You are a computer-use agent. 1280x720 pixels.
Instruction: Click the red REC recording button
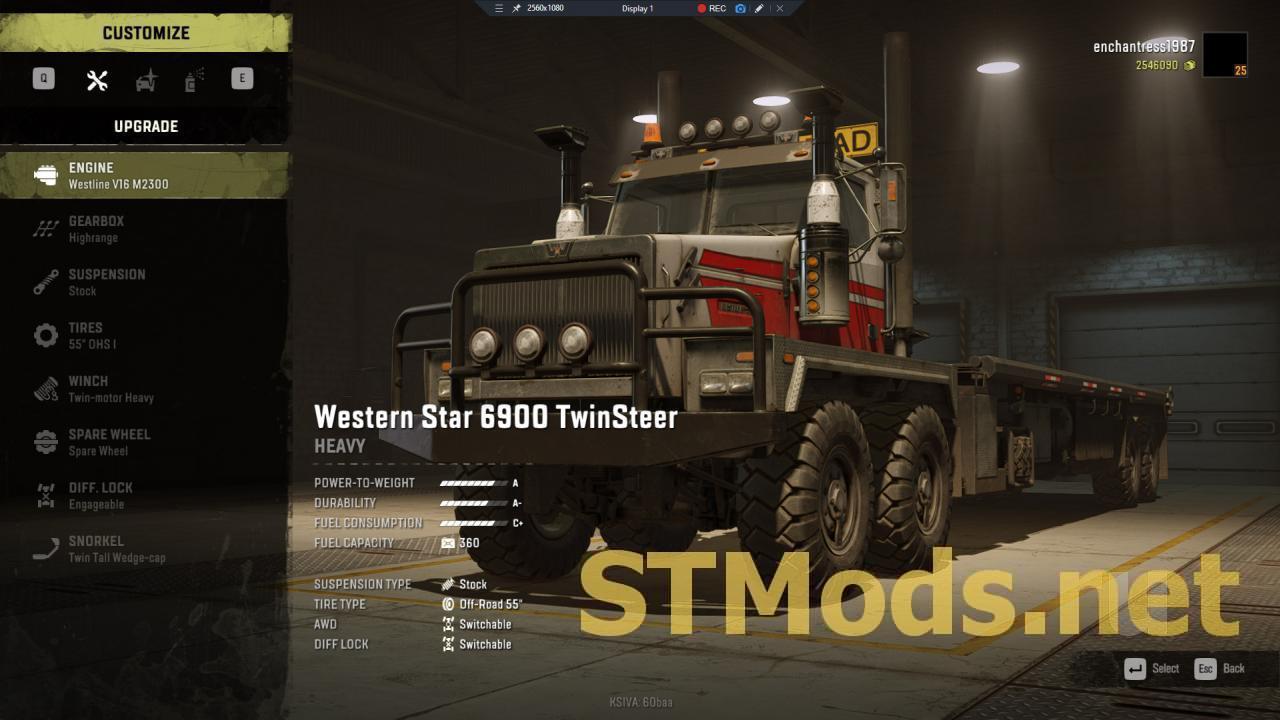712,8
